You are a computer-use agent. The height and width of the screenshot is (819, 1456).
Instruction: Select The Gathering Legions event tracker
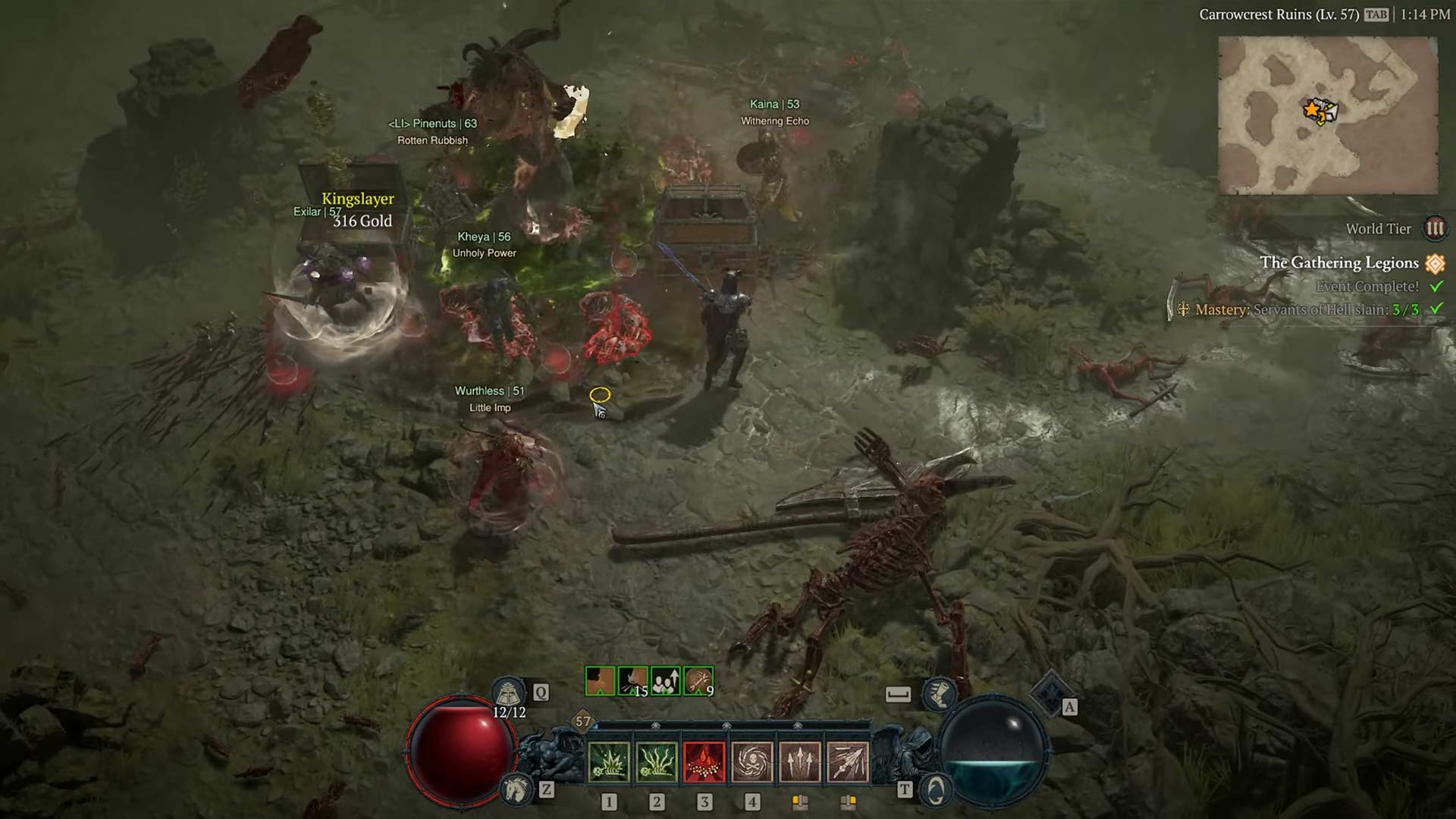click(1339, 262)
